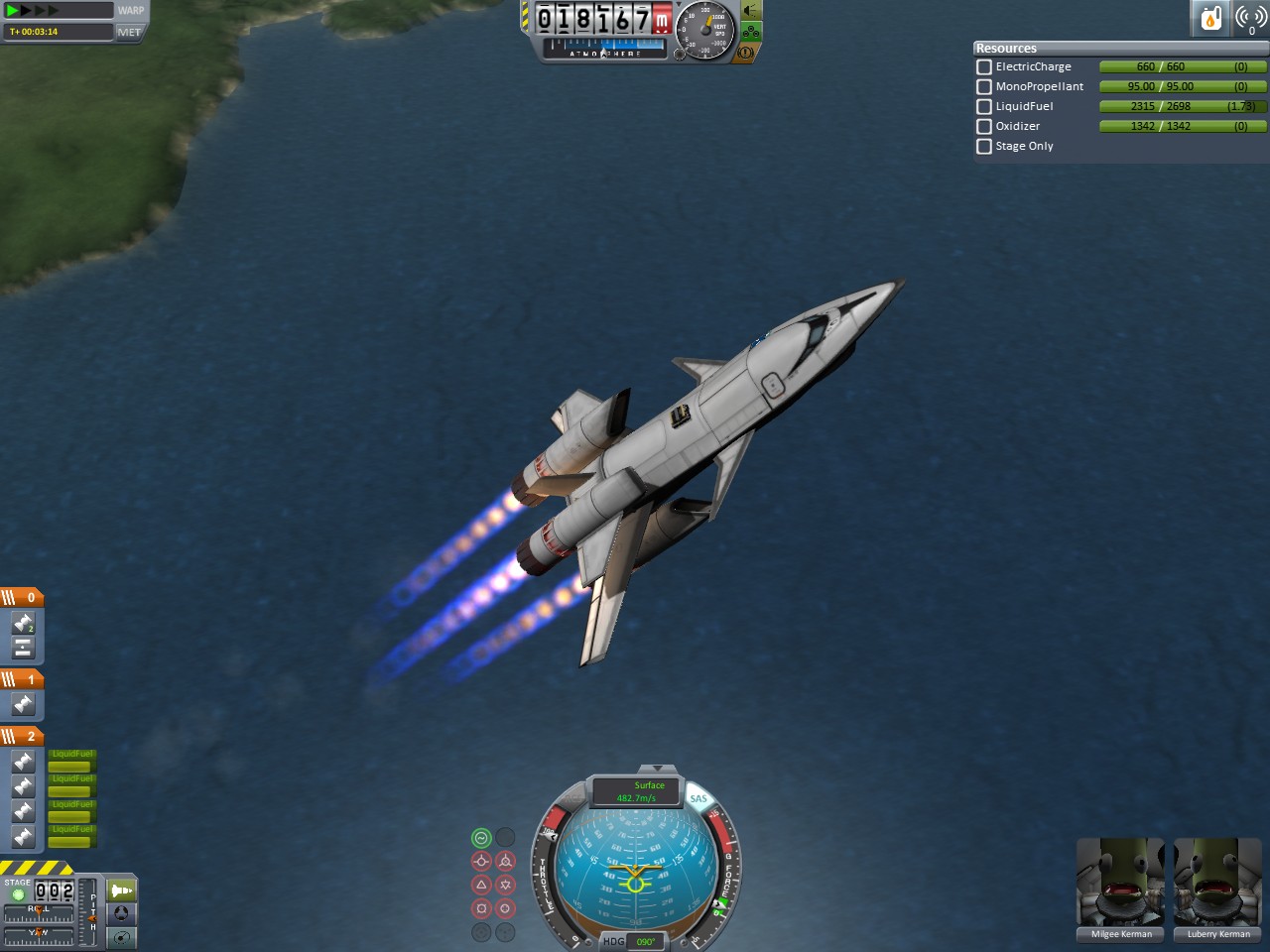Screen dimensions: 1270x952
Task: Open the resources panel fuel-can icon
Action: (1210, 18)
